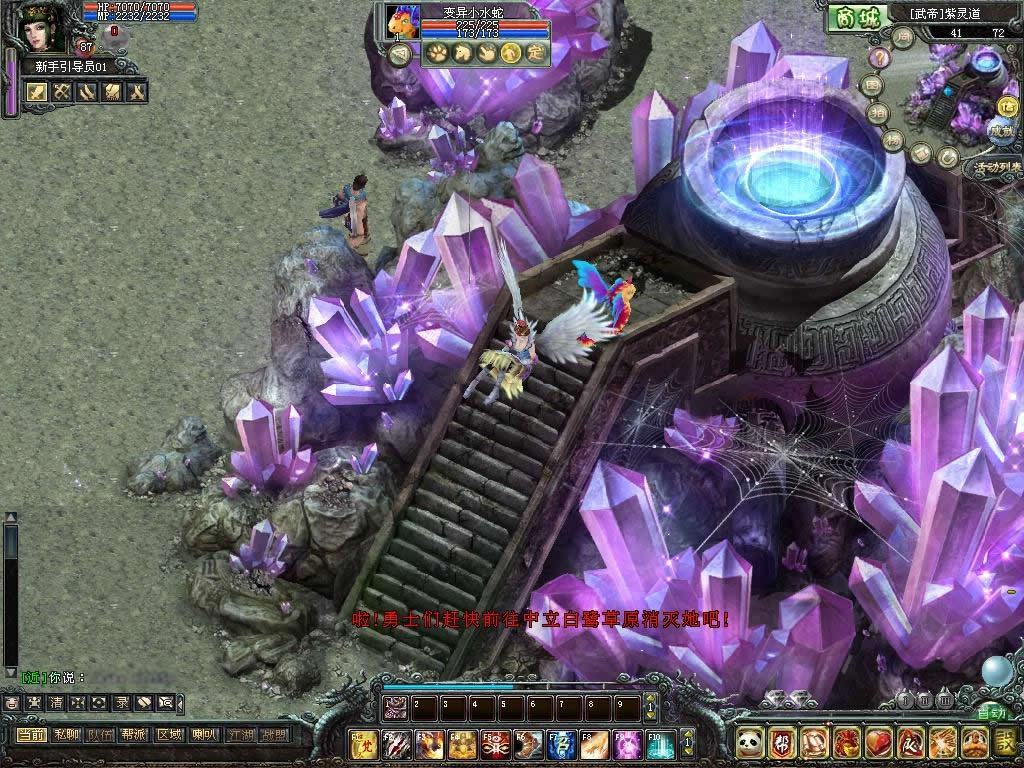Image resolution: width=1024 pixels, height=768 pixels.
Task: Open the 設 settings button
Action: (x=1005, y=743)
